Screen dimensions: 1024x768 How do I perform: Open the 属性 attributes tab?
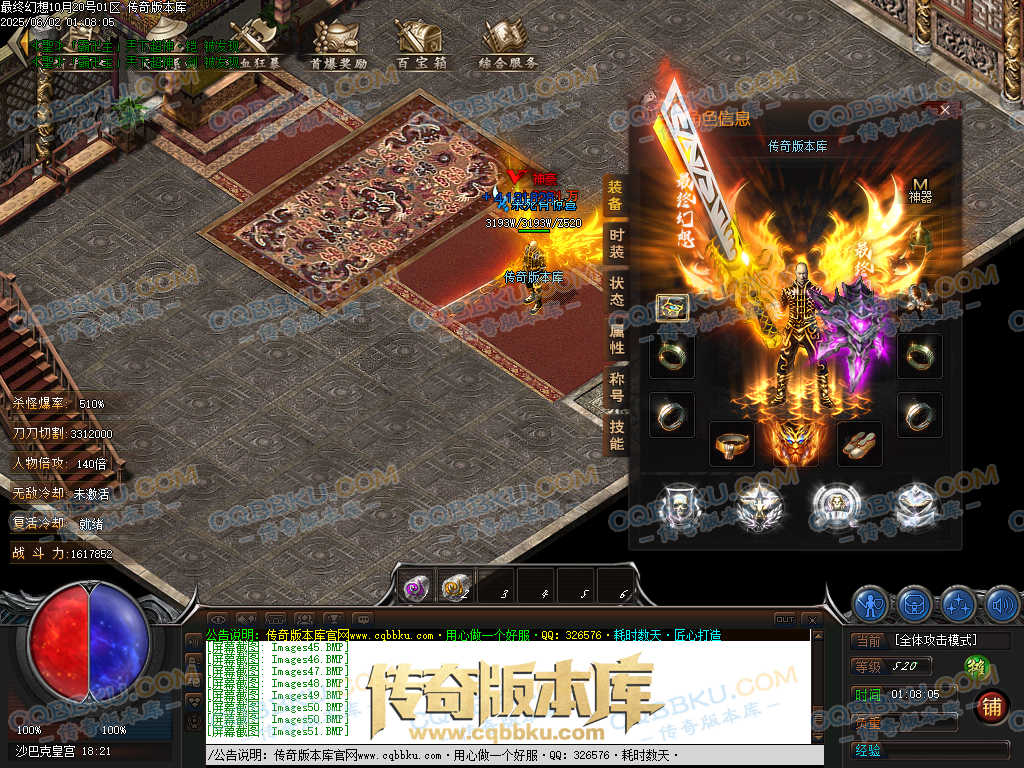[x=616, y=339]
